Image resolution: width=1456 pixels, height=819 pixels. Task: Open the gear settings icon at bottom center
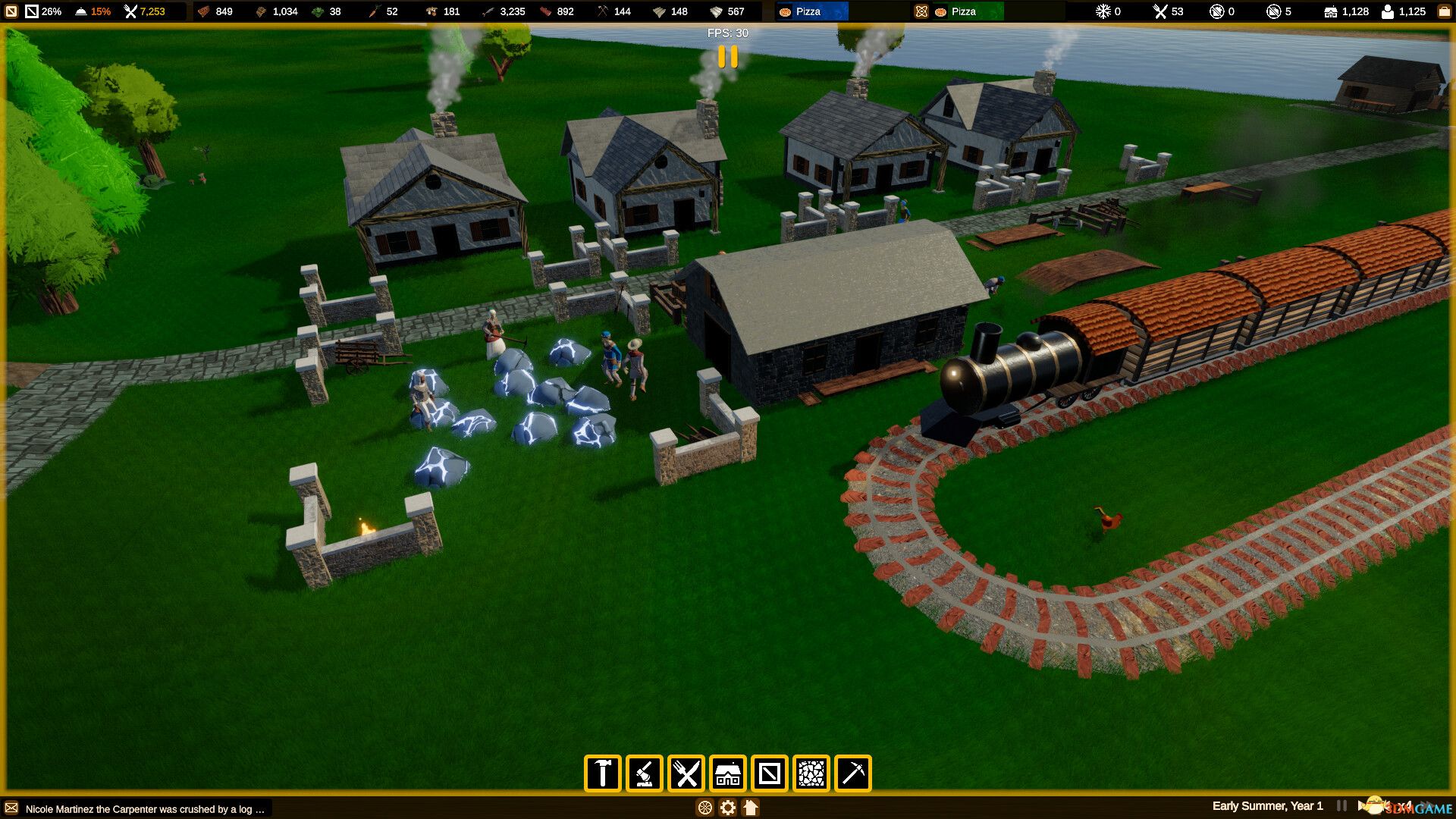(x=727, y=808)
